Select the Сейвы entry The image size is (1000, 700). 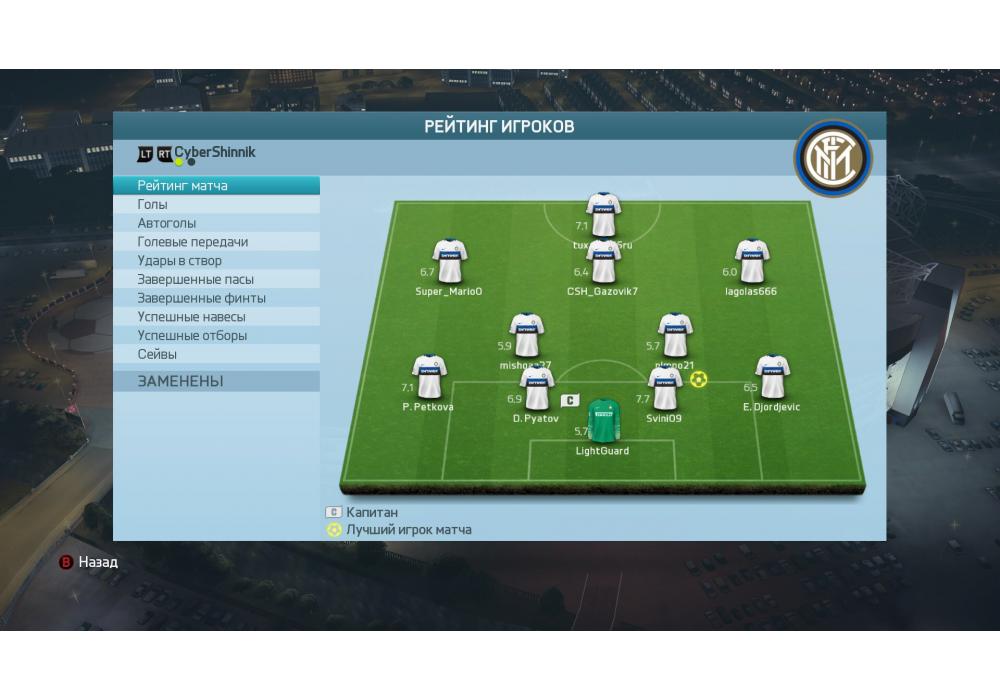pos(216,354)
